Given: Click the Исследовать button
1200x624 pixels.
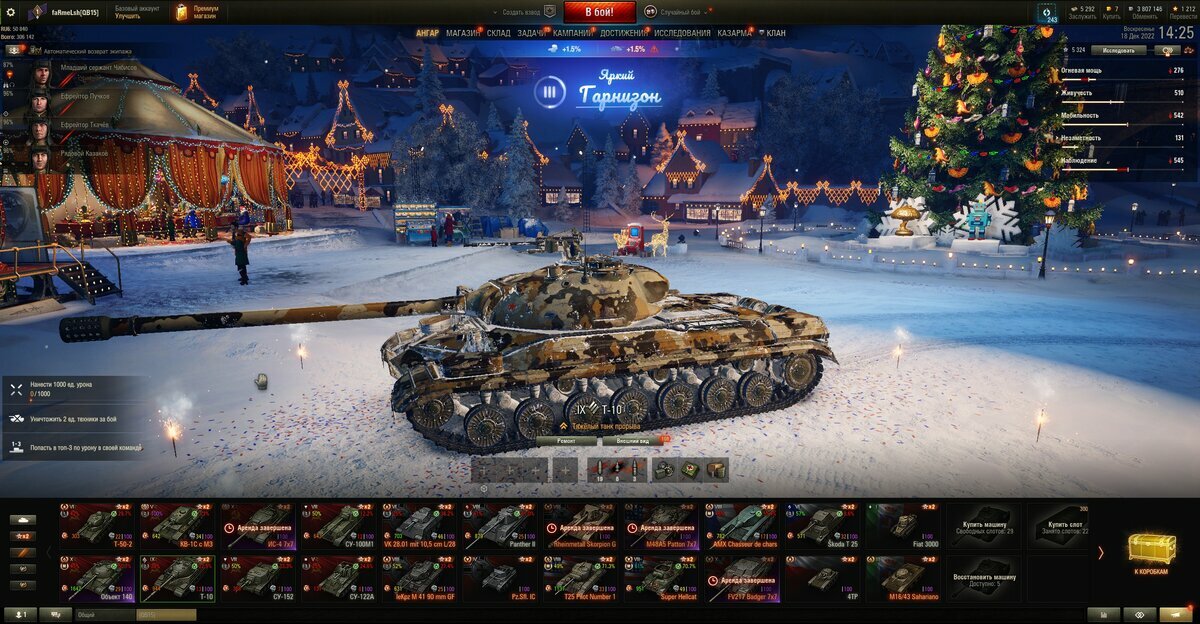Looking at the screenshot, I should click(1118, 49).
